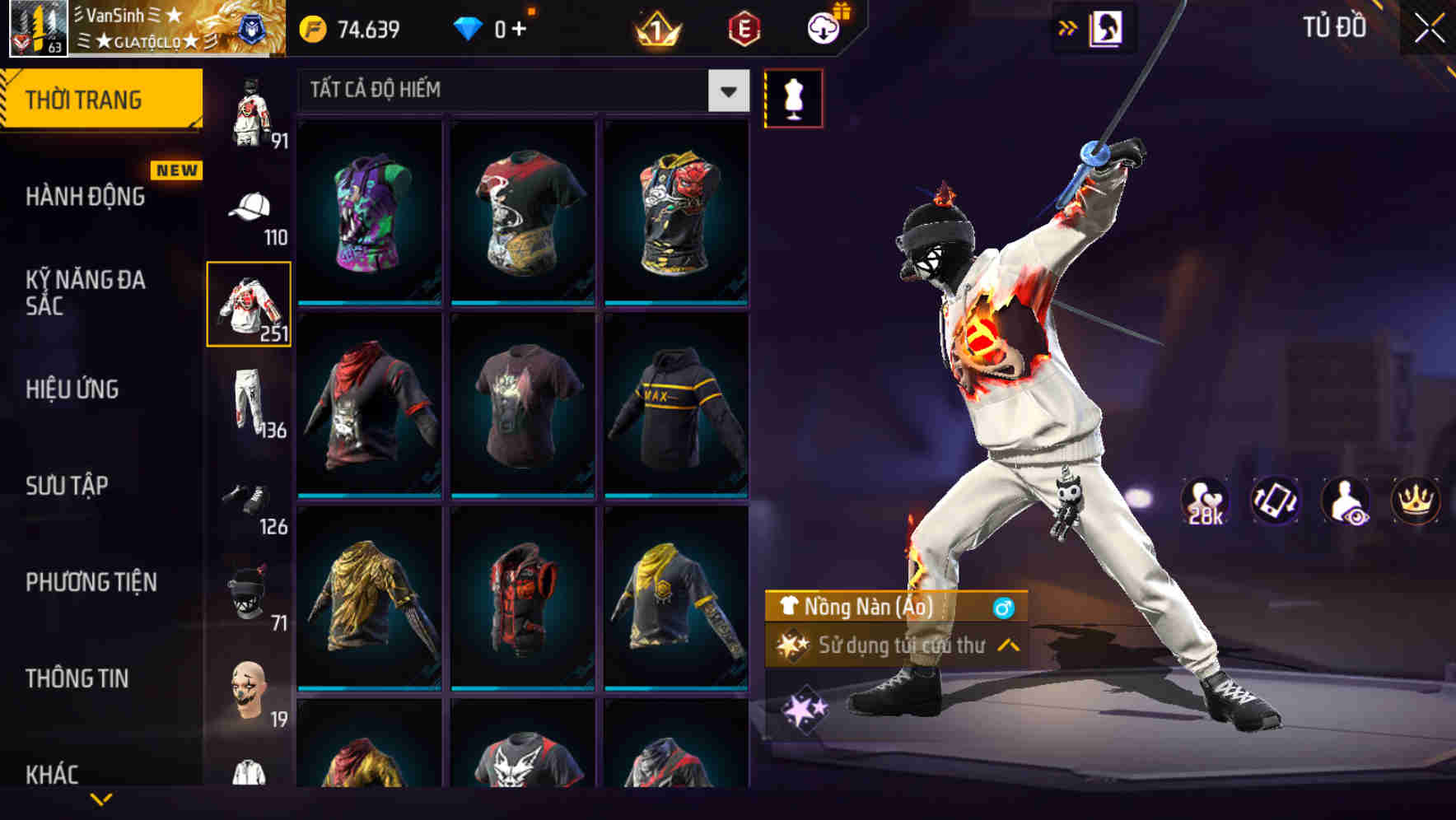This screenshot has width=1456, height=820.
Task: Expand the arrow below KHÁC in sidebar
Action: 103,799
